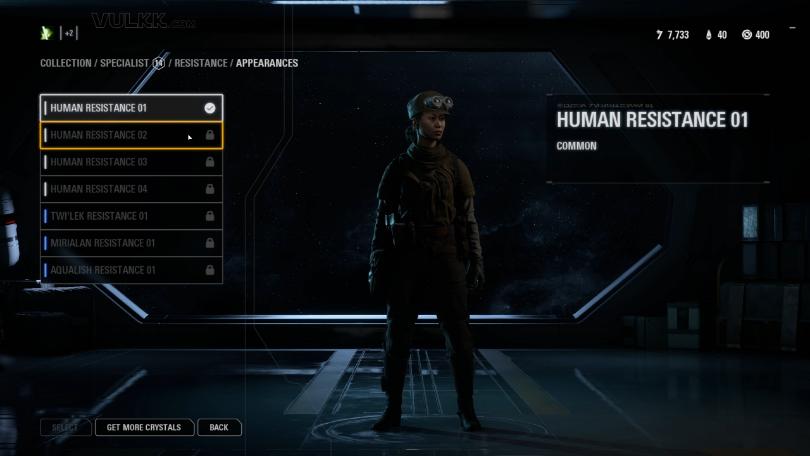Open the Collection breadcrumb
Screen dimensions: 810x456
[65, 63]
